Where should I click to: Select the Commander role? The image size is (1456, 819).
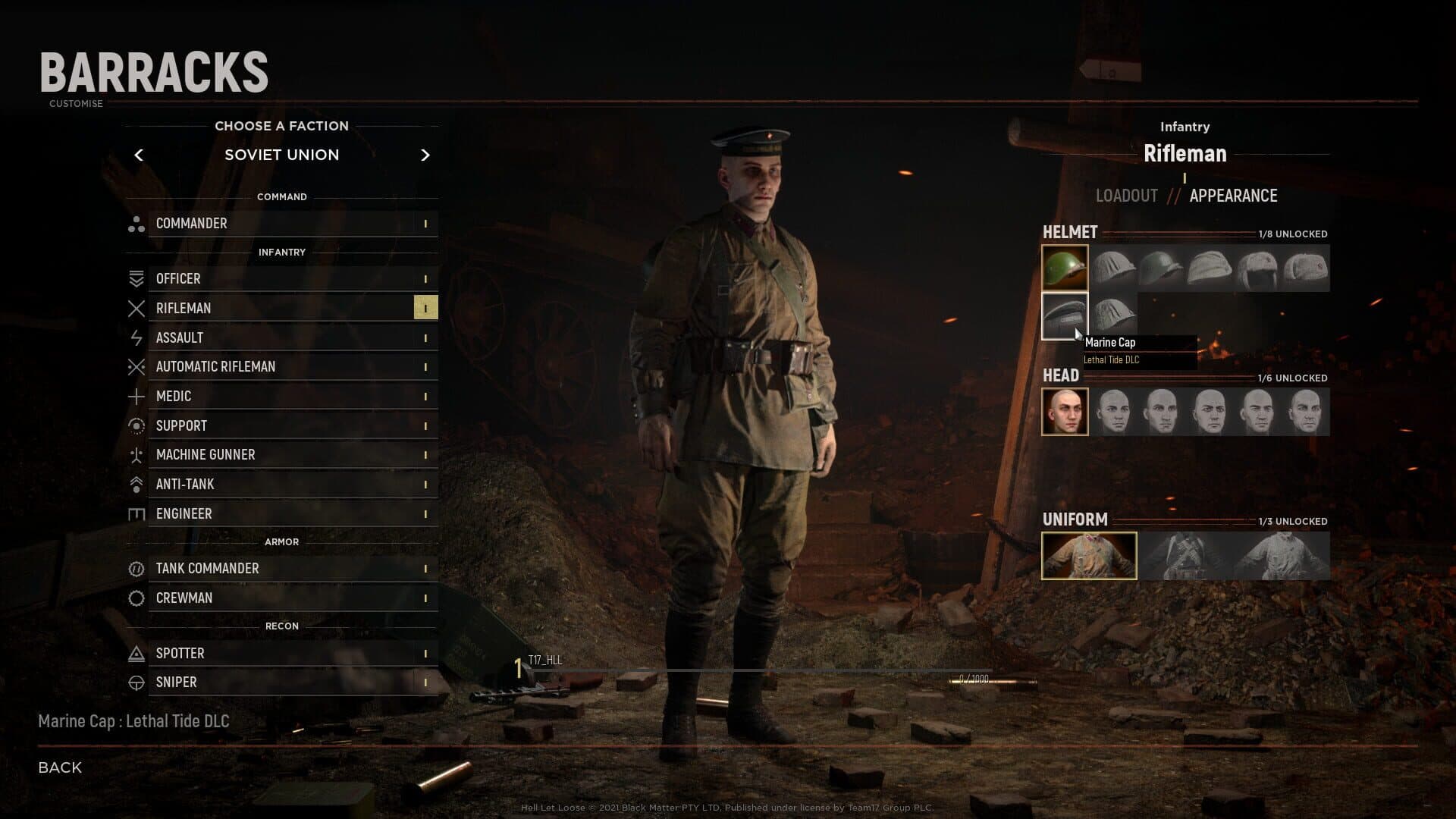[x=282, y=224]
